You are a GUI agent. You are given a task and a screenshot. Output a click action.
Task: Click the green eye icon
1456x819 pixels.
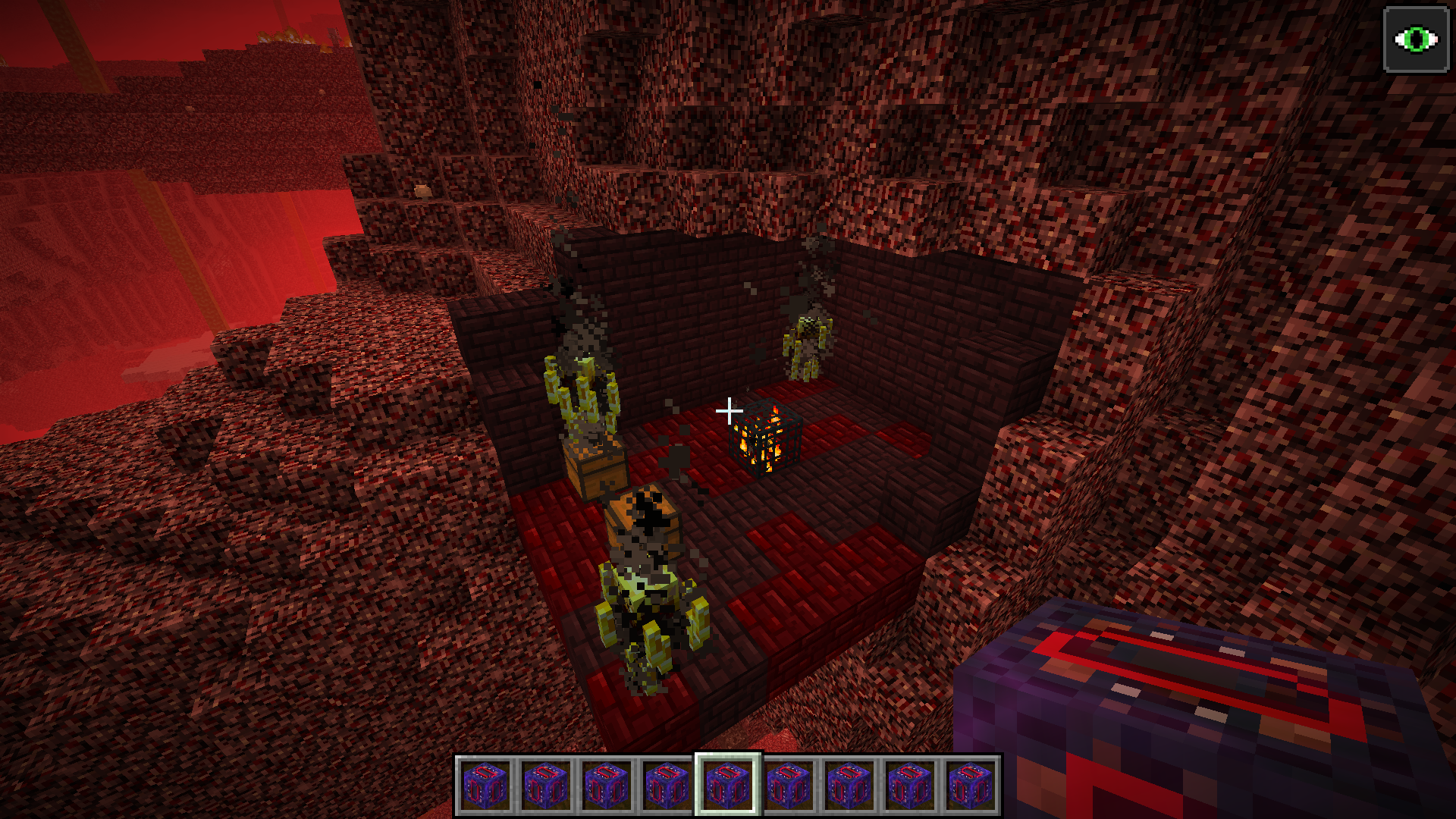(1415, 39)
